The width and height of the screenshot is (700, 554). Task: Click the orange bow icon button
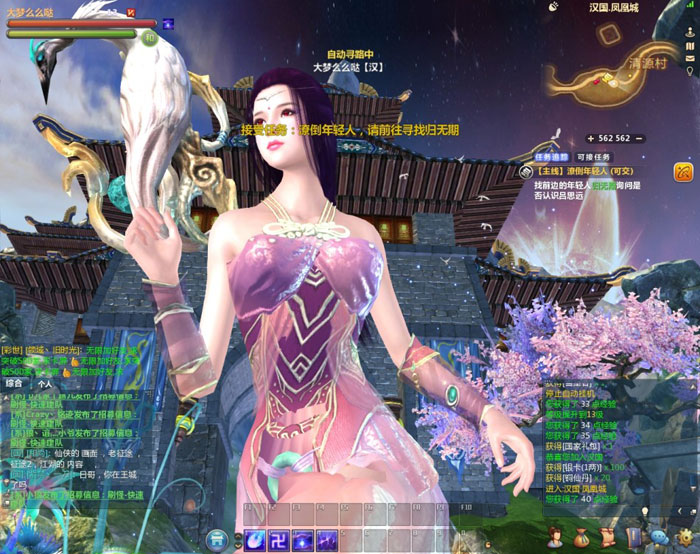pyautogui.click(x=684, y=173)
